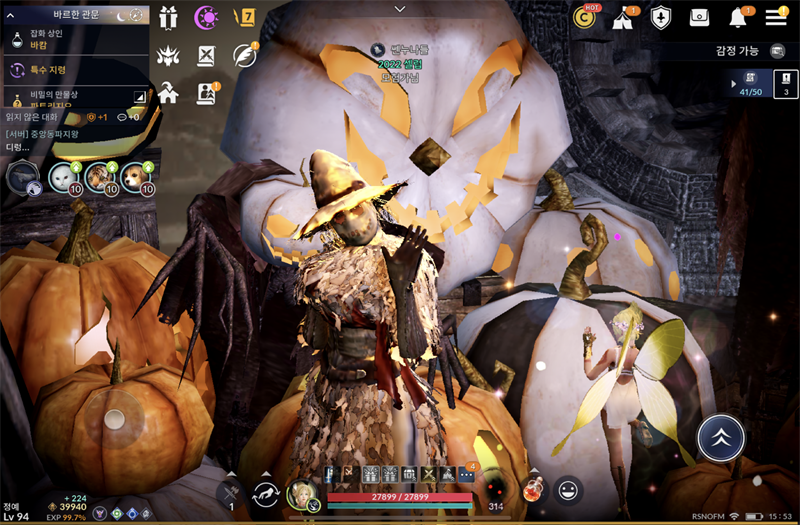Screen dimensions: 800x525
Task: Open the smiley emote button
Action: coord(569,490)
